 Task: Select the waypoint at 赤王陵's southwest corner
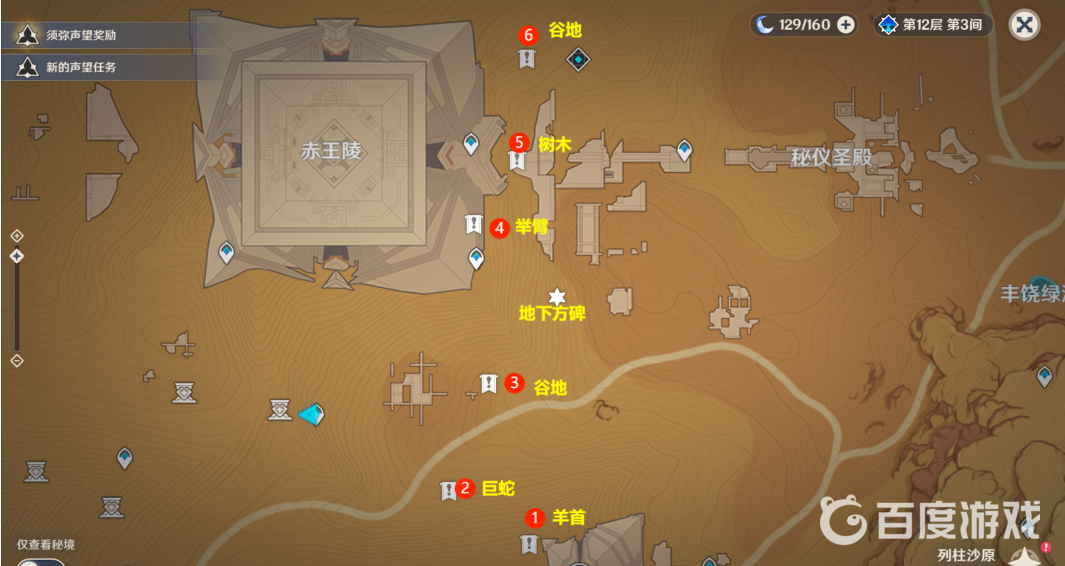(x=227, y=253)
